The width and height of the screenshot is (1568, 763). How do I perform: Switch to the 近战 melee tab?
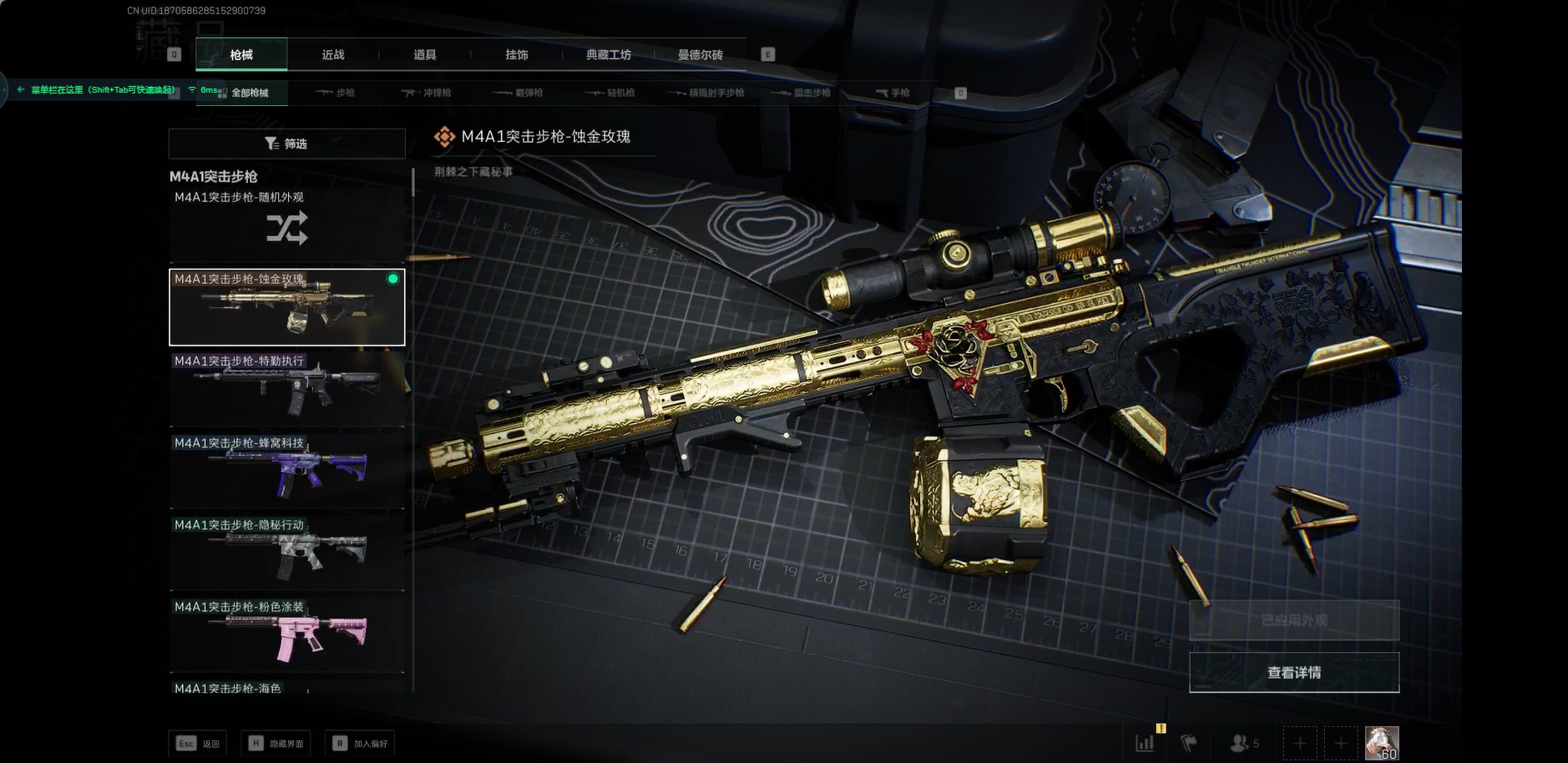333,55
